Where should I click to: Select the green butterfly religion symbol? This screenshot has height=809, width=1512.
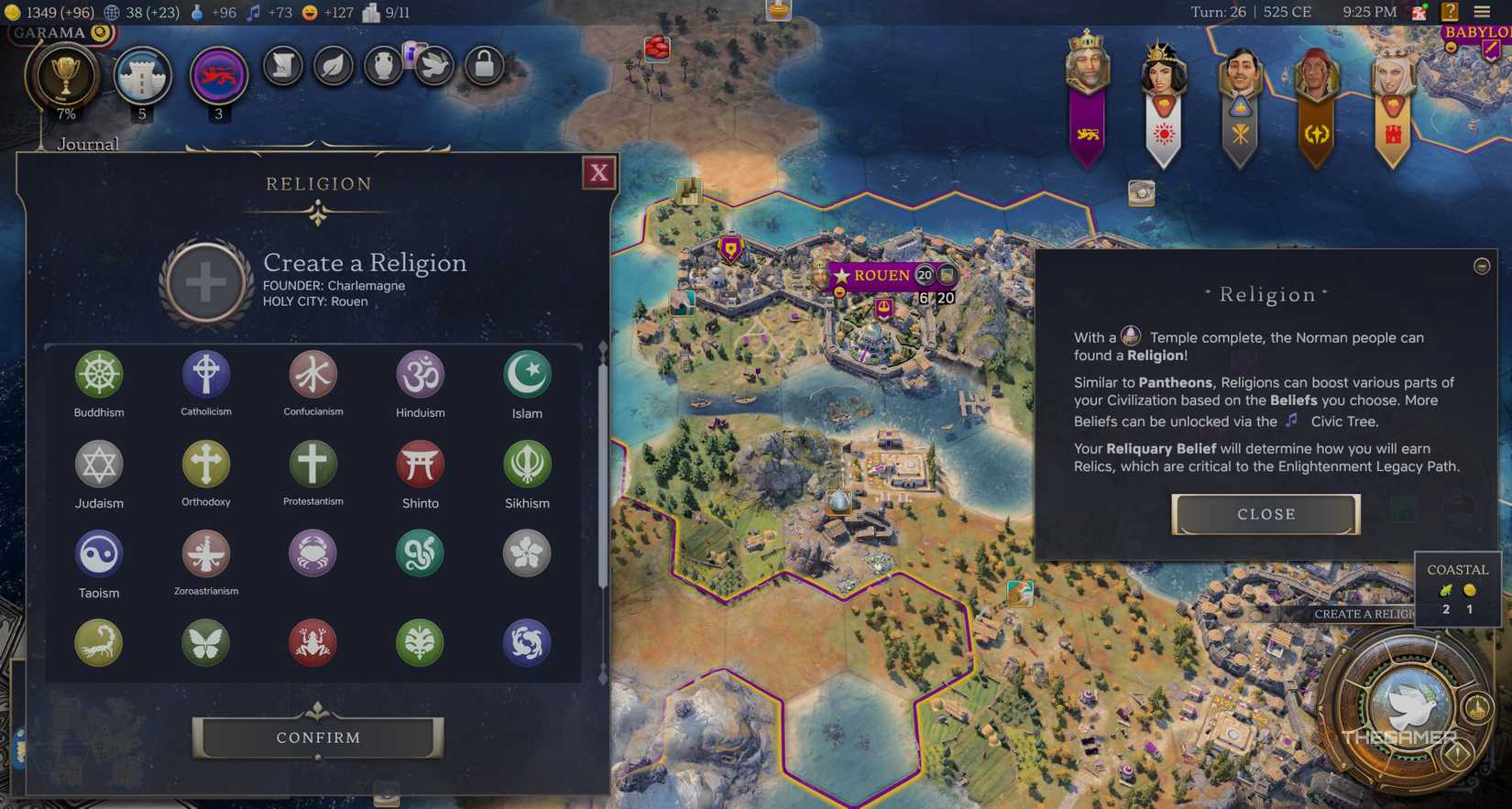click(205, 642)
